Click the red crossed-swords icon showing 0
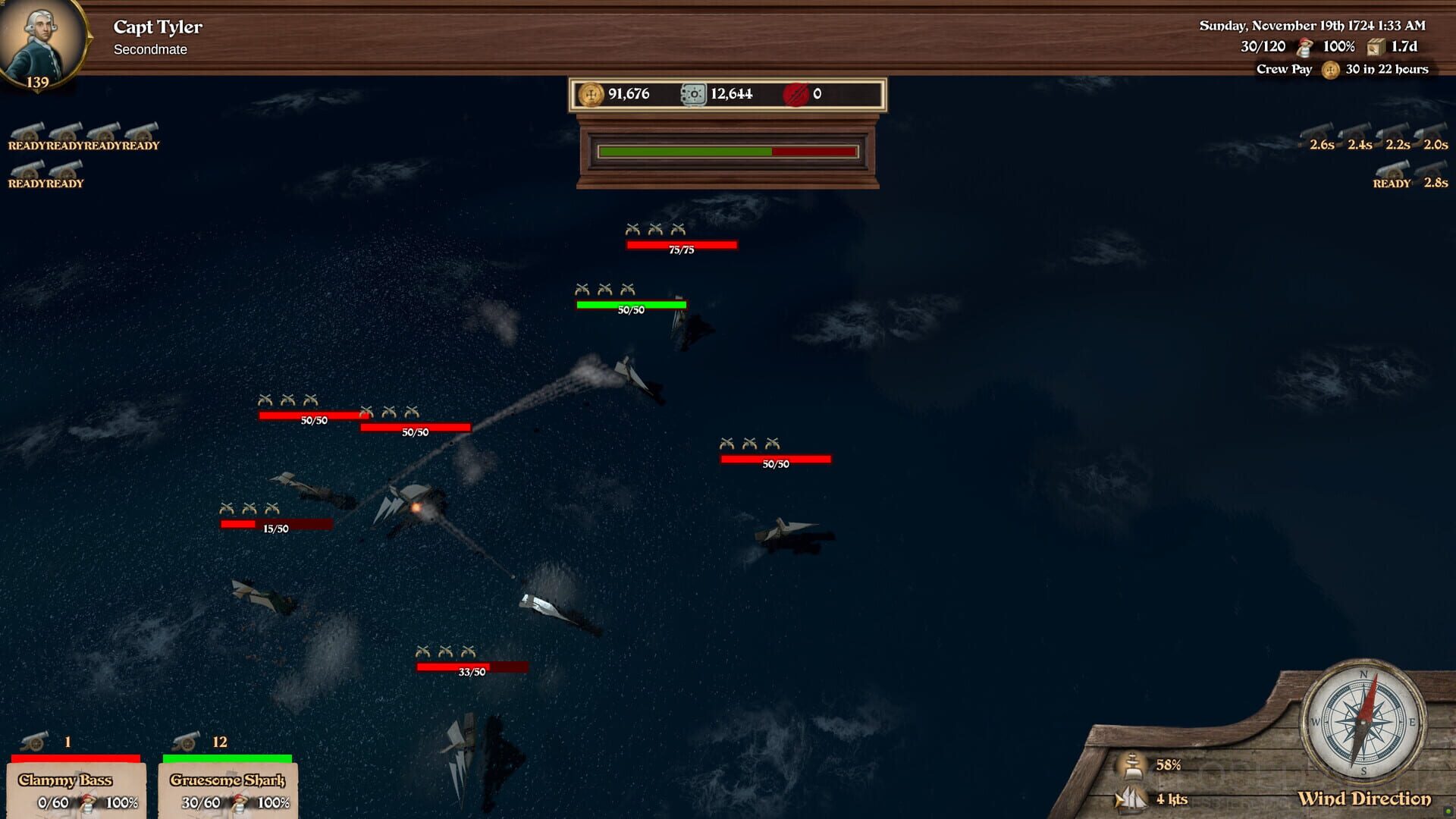Image resolution: width=1456 pixels, height=819 pixels. pyautogui.click(x=797, y=94)
